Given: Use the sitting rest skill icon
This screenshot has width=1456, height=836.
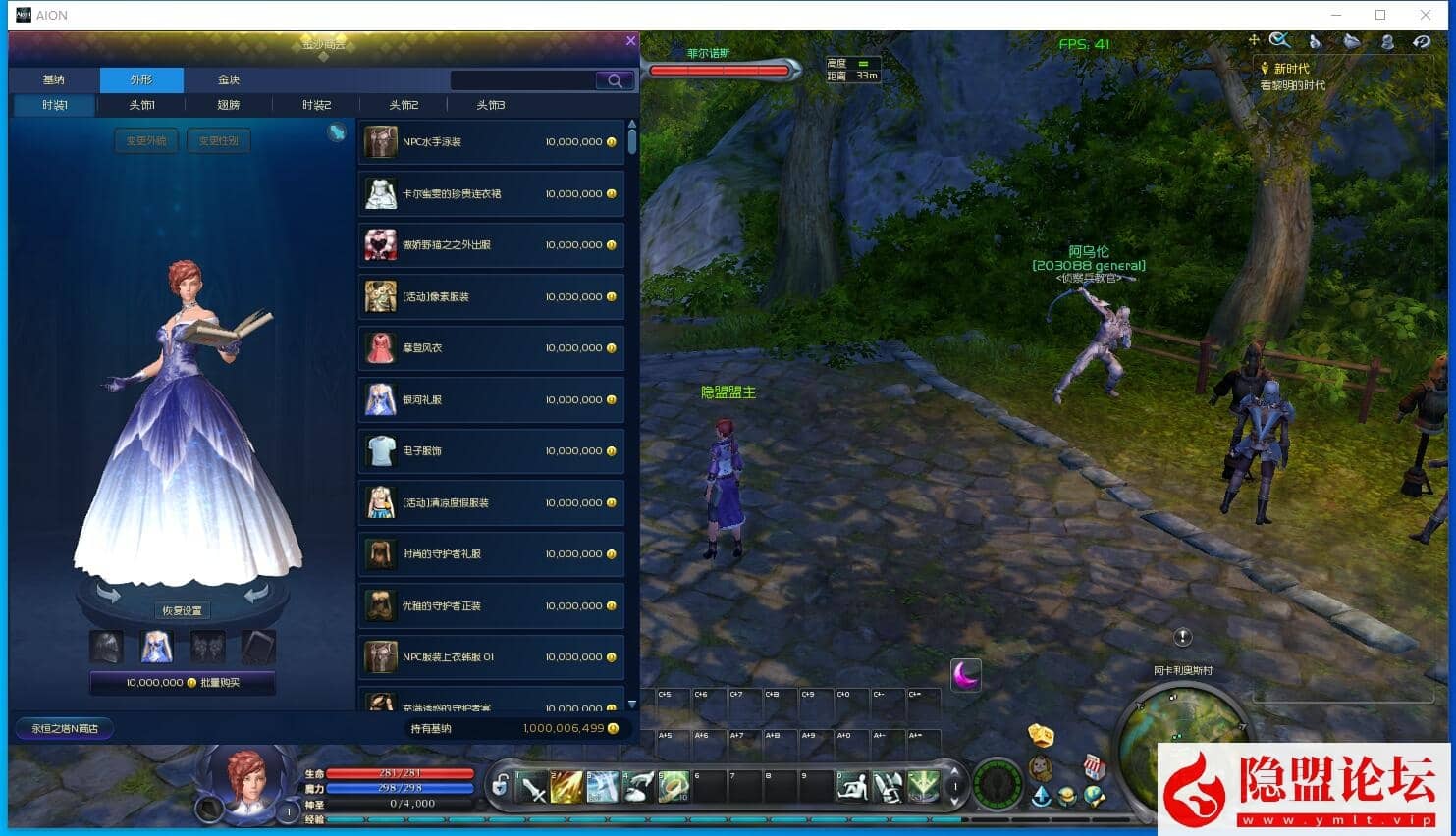Looking at the screenshot, I should (852, 786).
